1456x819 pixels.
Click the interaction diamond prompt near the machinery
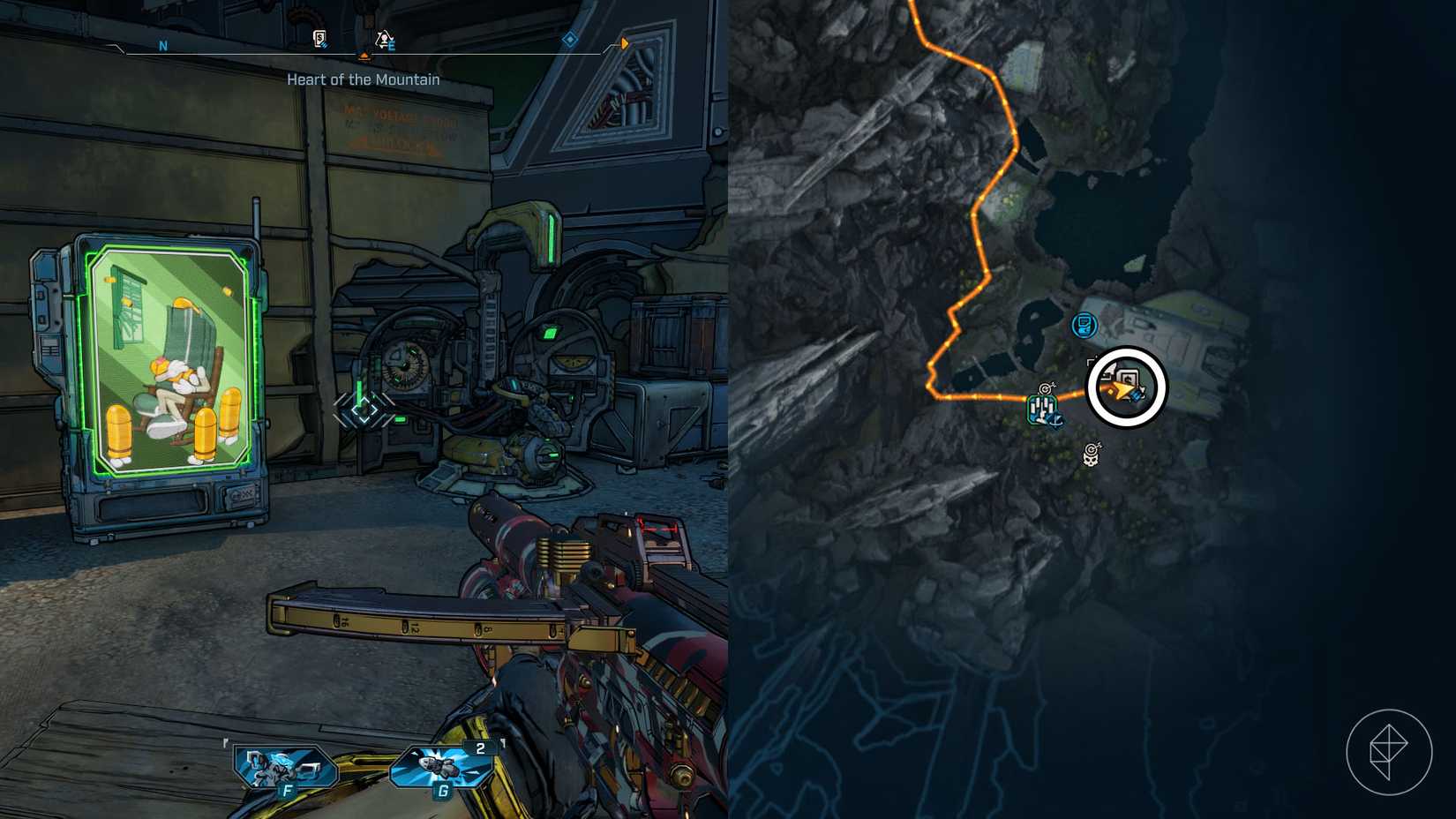pyautogui.click(x=364, y=409)
